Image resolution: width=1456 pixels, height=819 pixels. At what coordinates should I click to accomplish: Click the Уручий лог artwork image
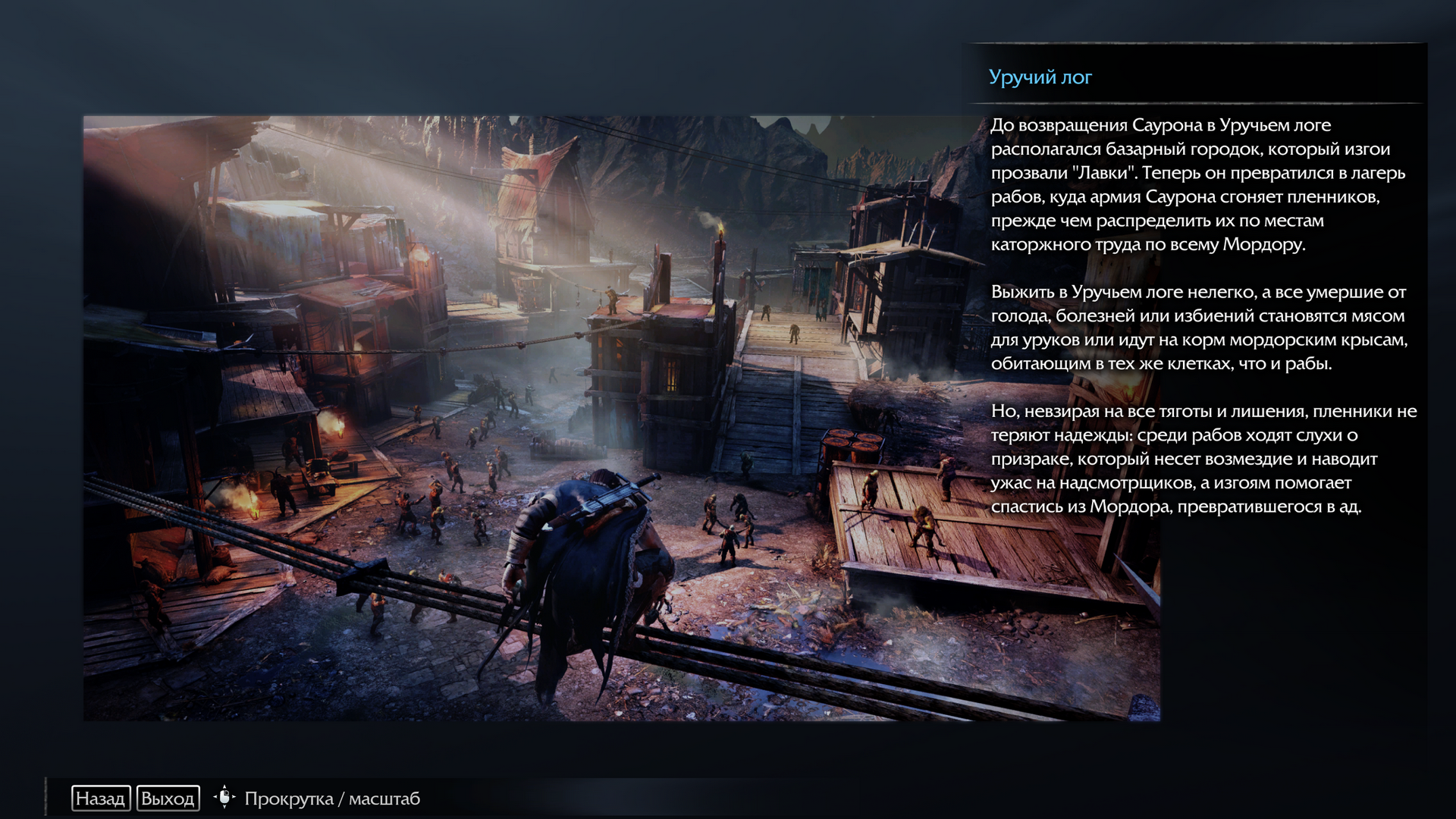531,418
